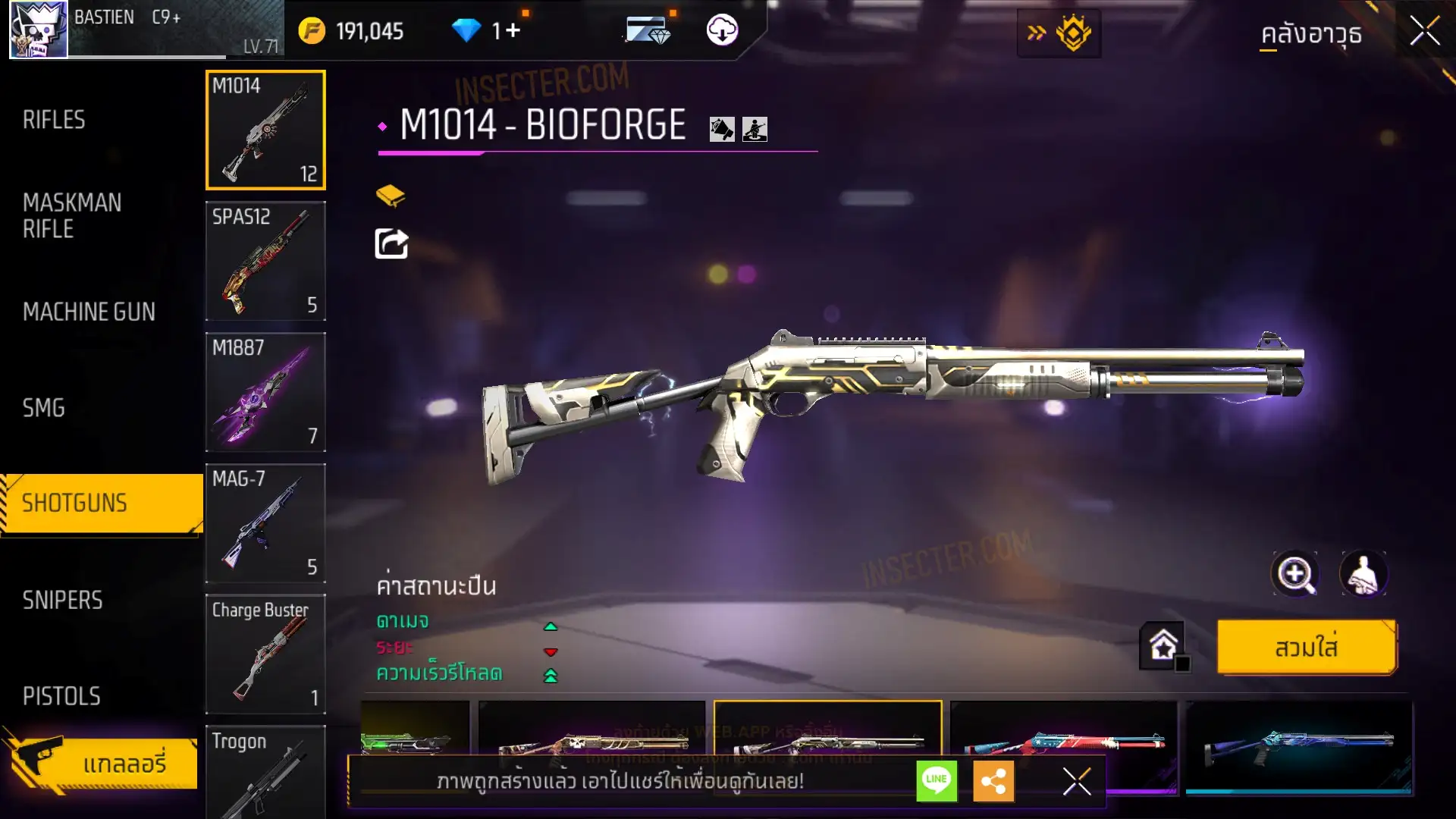The height and width of the screenshot is (819, 1456).
Task: Select the Charge Buster tile
Action: point(265,654)
